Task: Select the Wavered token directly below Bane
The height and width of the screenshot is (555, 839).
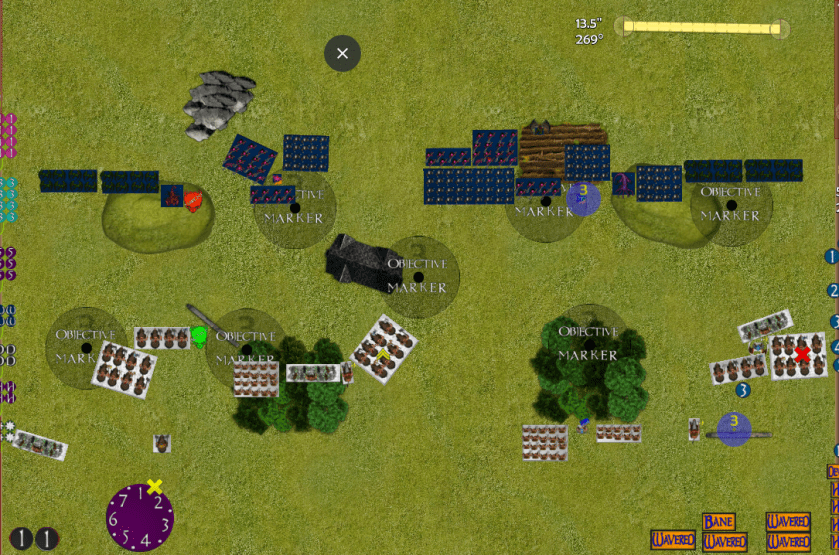Action: point(724,541)
